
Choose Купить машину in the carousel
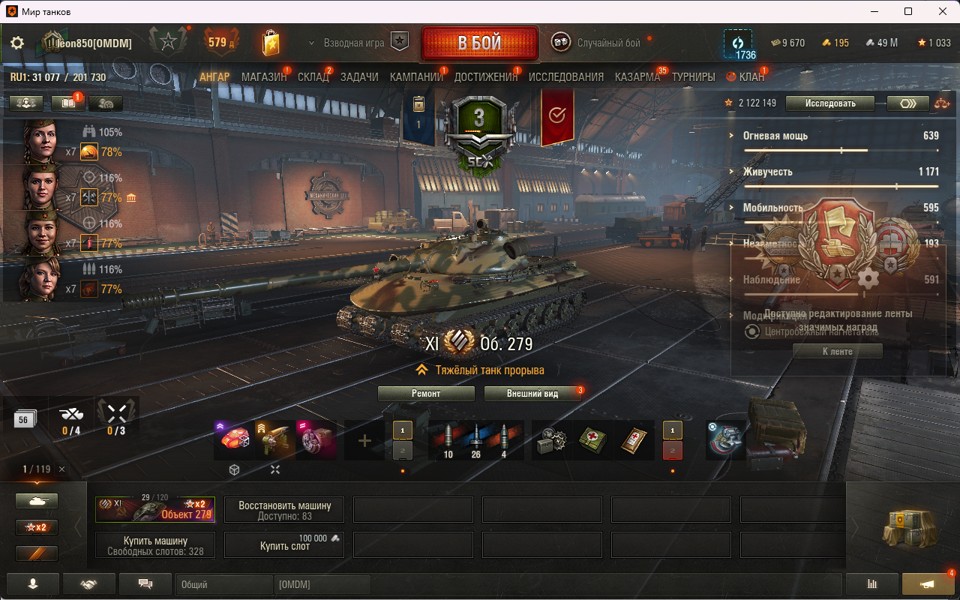pos(155,545)
